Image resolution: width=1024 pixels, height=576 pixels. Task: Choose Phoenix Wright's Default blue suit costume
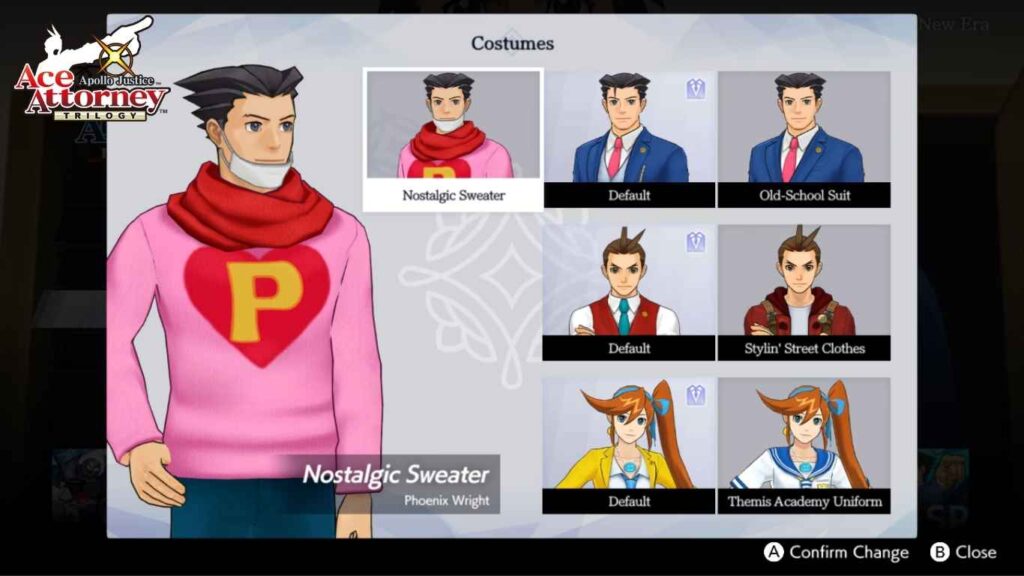[x=629, y=139]
